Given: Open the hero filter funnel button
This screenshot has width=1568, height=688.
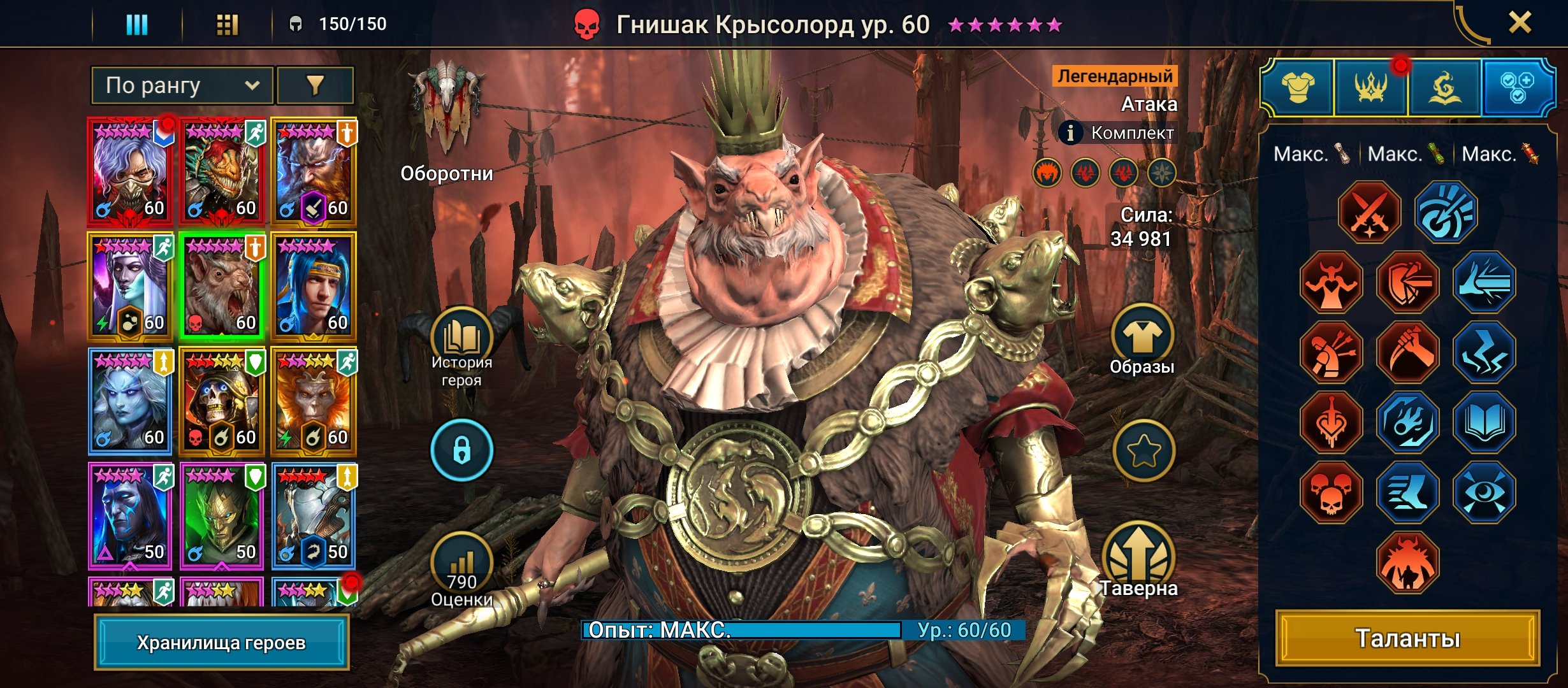Looking at the screenshot, I should (x=316, y=85).
